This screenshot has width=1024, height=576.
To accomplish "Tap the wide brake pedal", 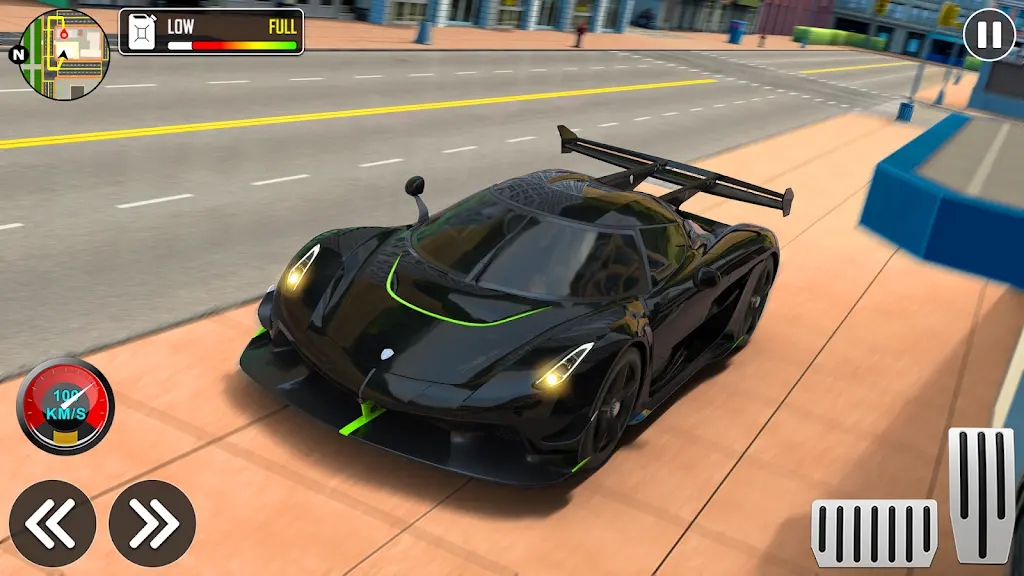I will click(873, 533).
